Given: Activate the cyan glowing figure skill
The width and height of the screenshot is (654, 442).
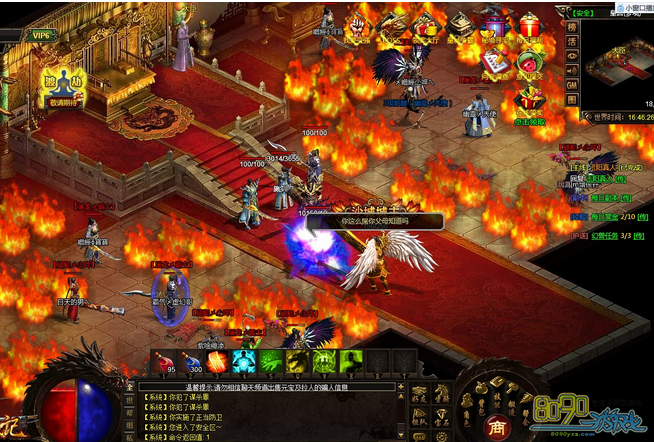Looking at the screenshot, I should pyautogui.click(x=243, y=362).
